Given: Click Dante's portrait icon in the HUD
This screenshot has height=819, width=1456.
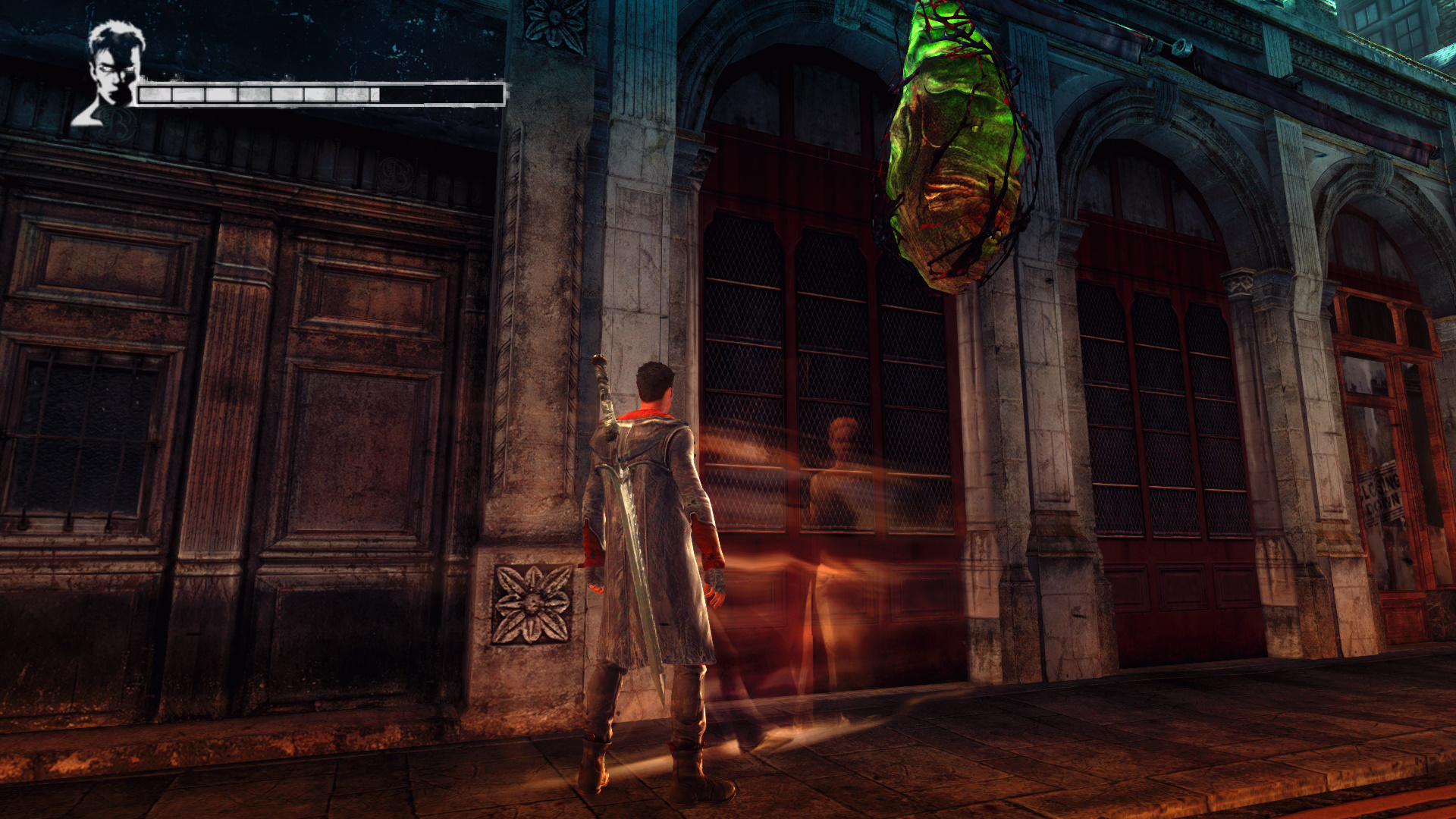Looking at the screenshot, I should coord(112,72).
